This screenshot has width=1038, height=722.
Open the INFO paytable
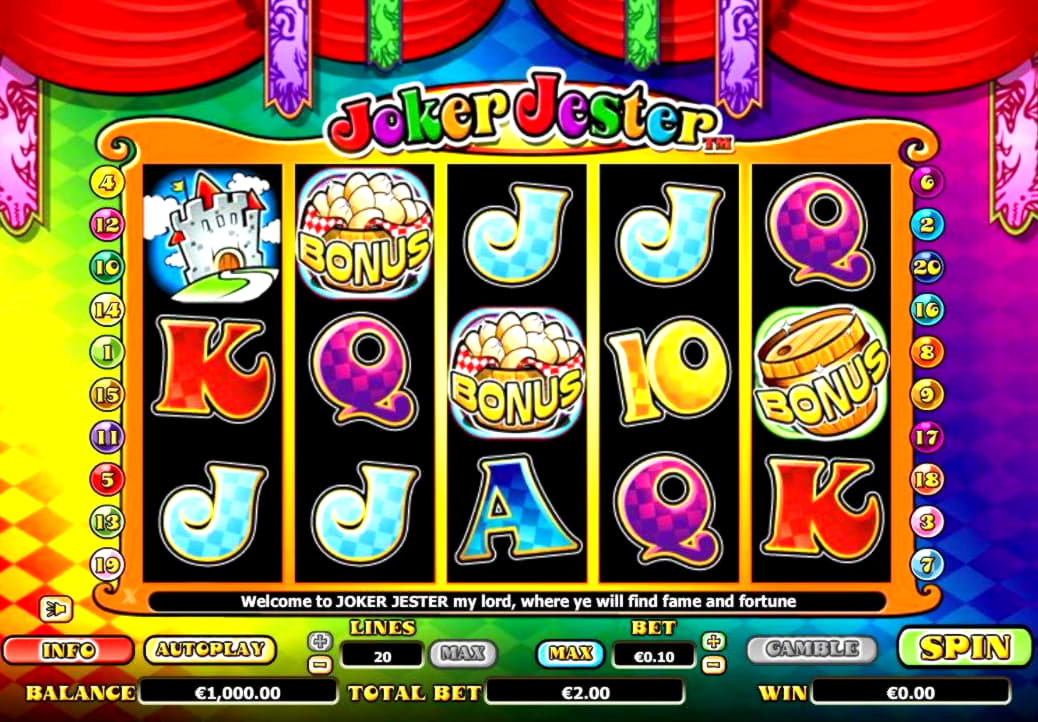click(69, 649)
